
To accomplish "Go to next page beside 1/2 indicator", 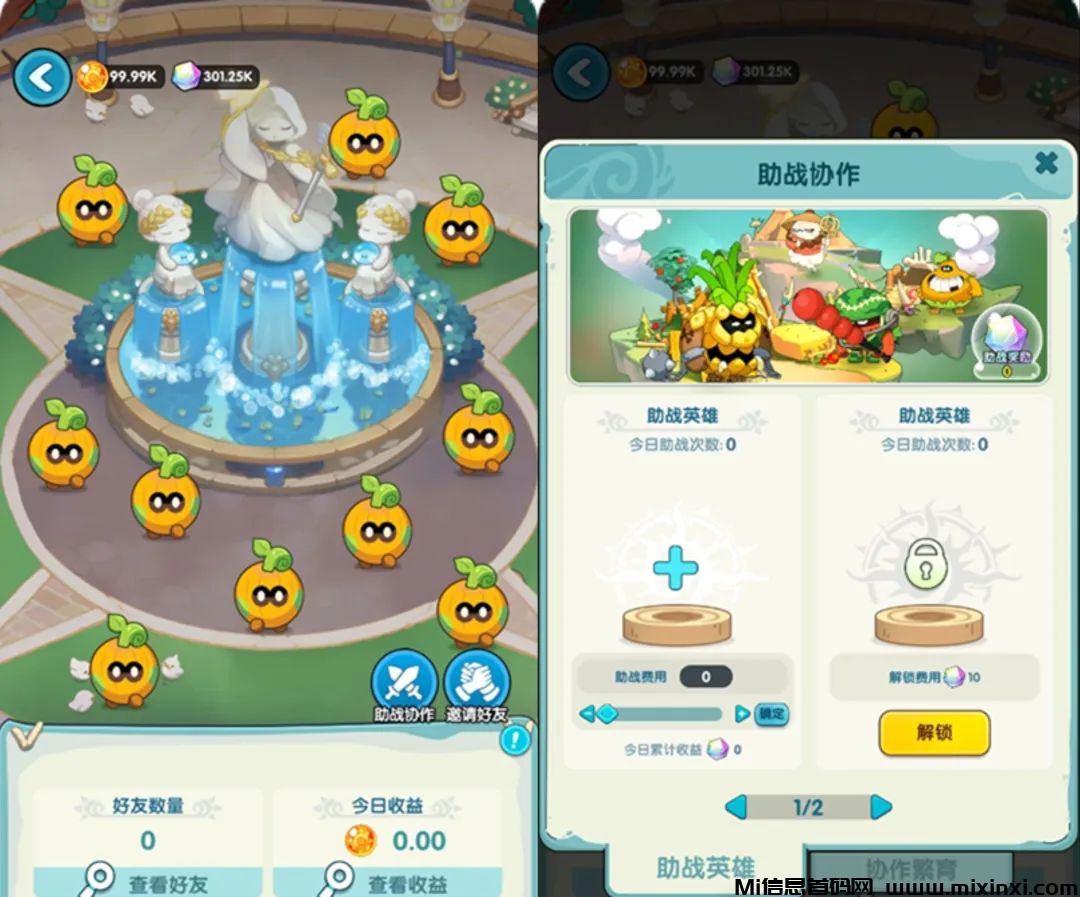I will tap(881, 807).
